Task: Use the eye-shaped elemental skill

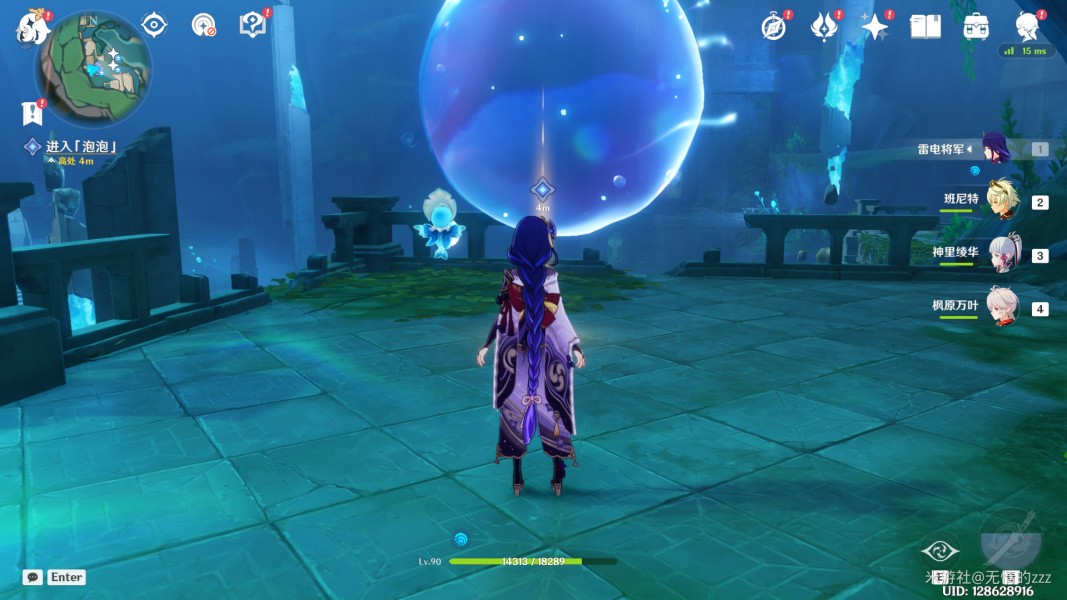Action: pyautogui.click(x=940, y=552)
